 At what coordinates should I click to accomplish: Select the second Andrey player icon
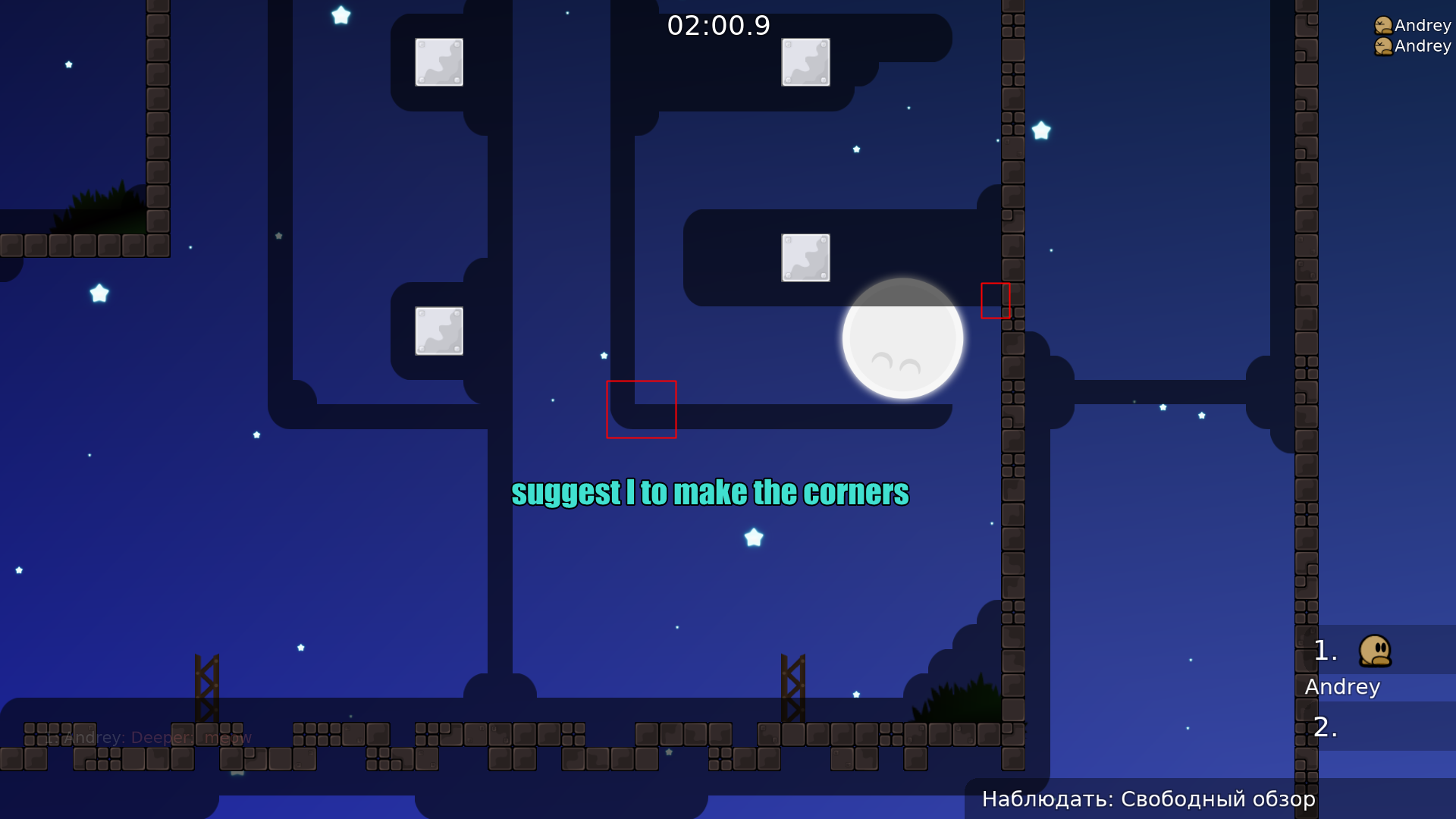(1382, 45)
